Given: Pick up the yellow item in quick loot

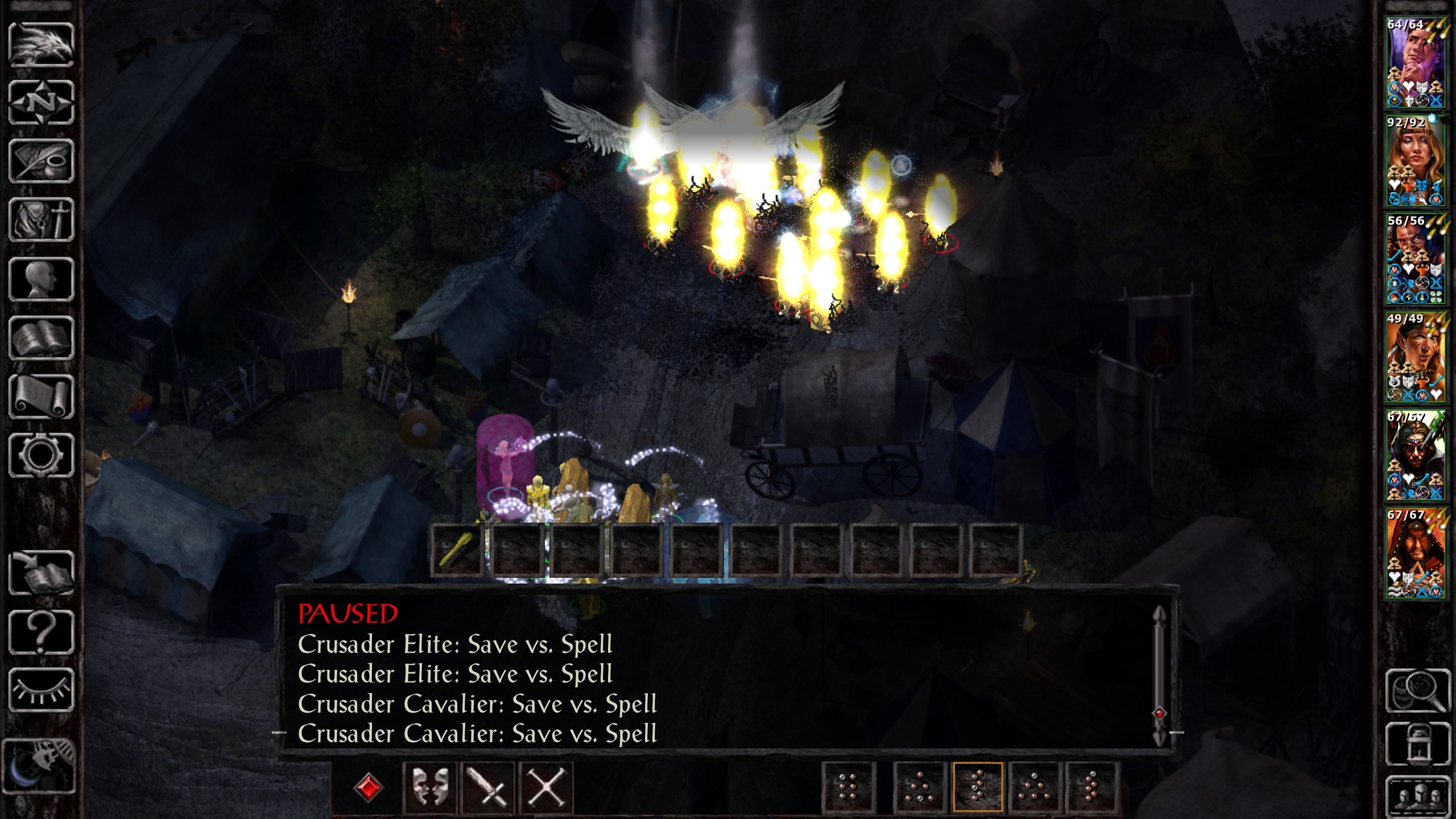Looking at the screenshot, I should coord(457,550).
